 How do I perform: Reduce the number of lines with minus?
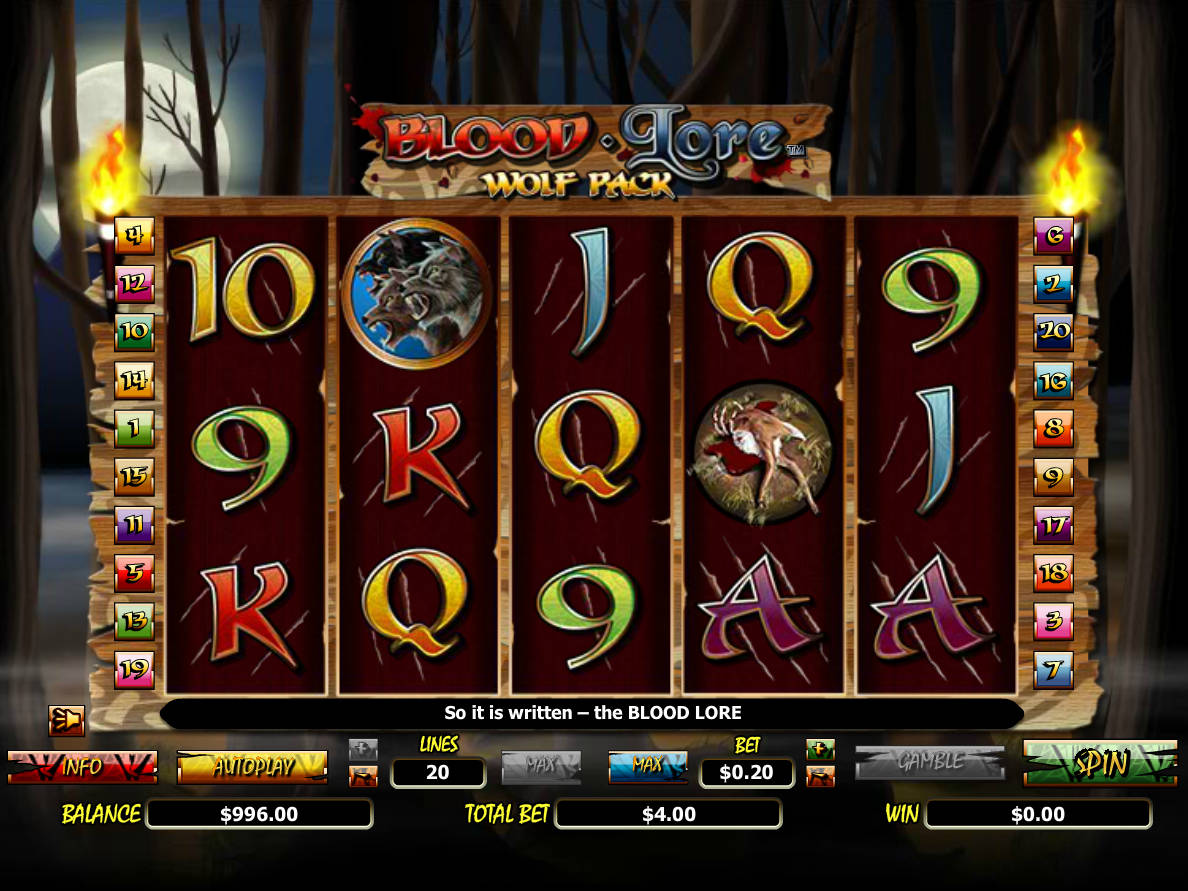pos(363,776)
